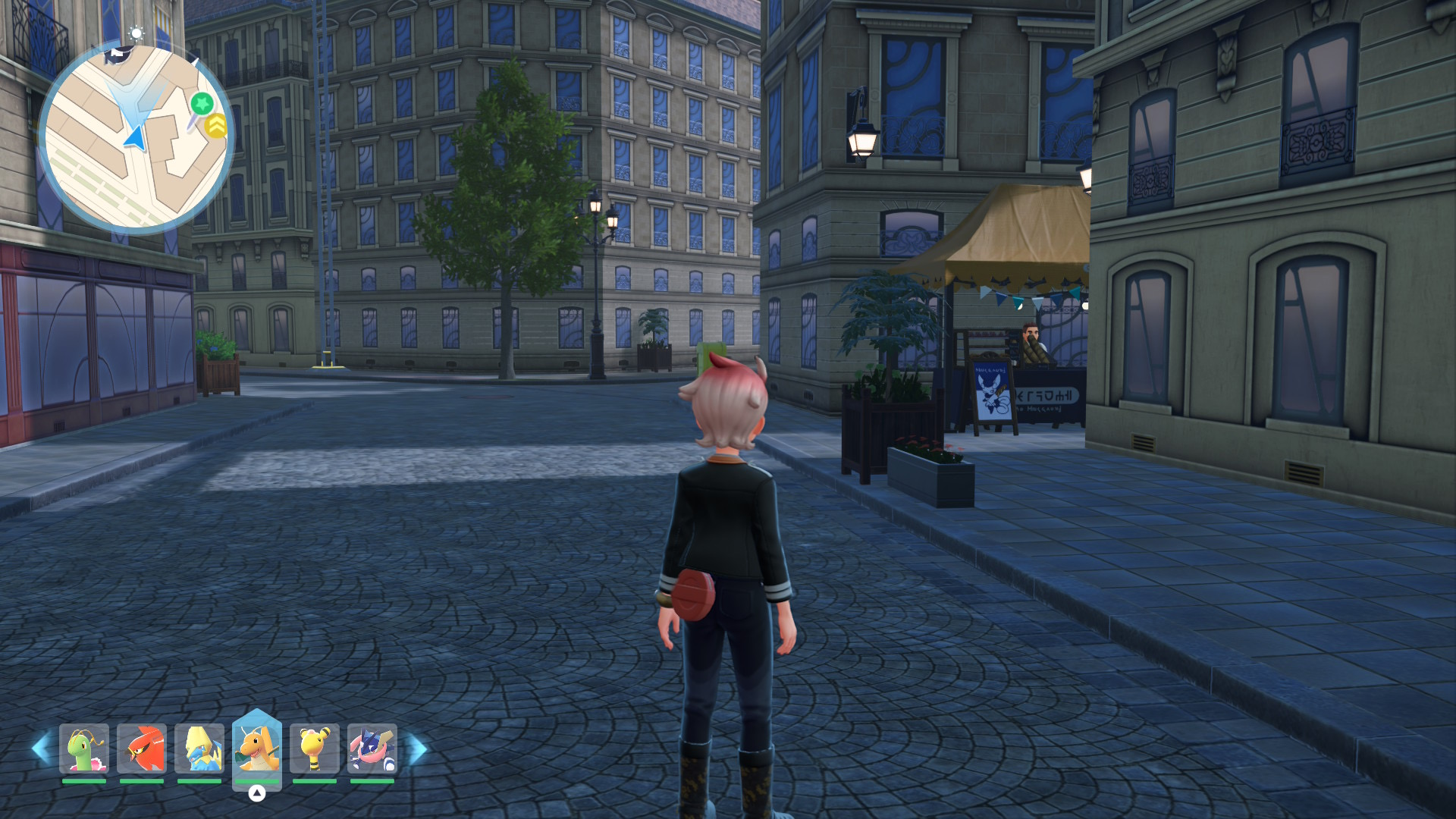Click the left arrow beside the party bar

[41, 748]
